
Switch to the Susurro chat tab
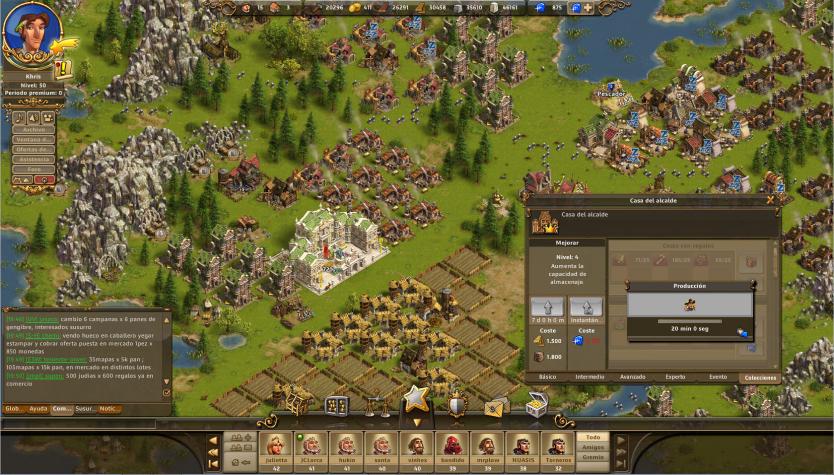coord(85,408)
